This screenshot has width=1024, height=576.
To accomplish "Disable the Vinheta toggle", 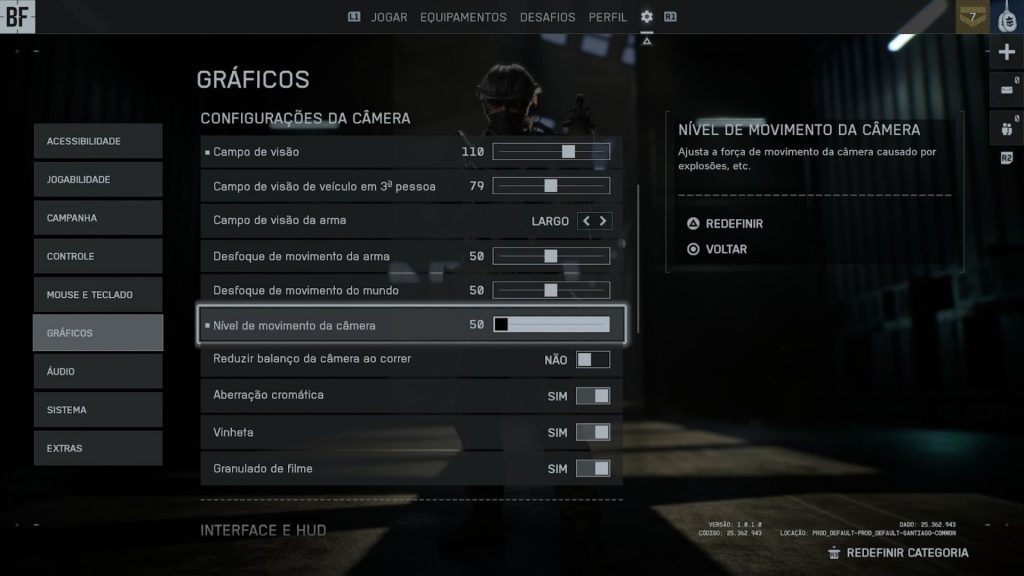I will coord(592,433).
